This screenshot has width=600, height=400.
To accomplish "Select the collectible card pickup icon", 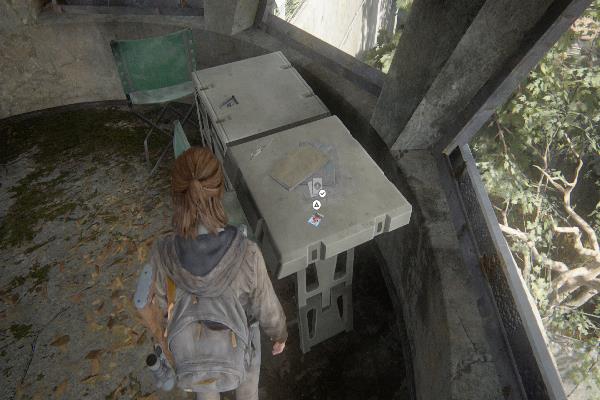I will (315, 219).
